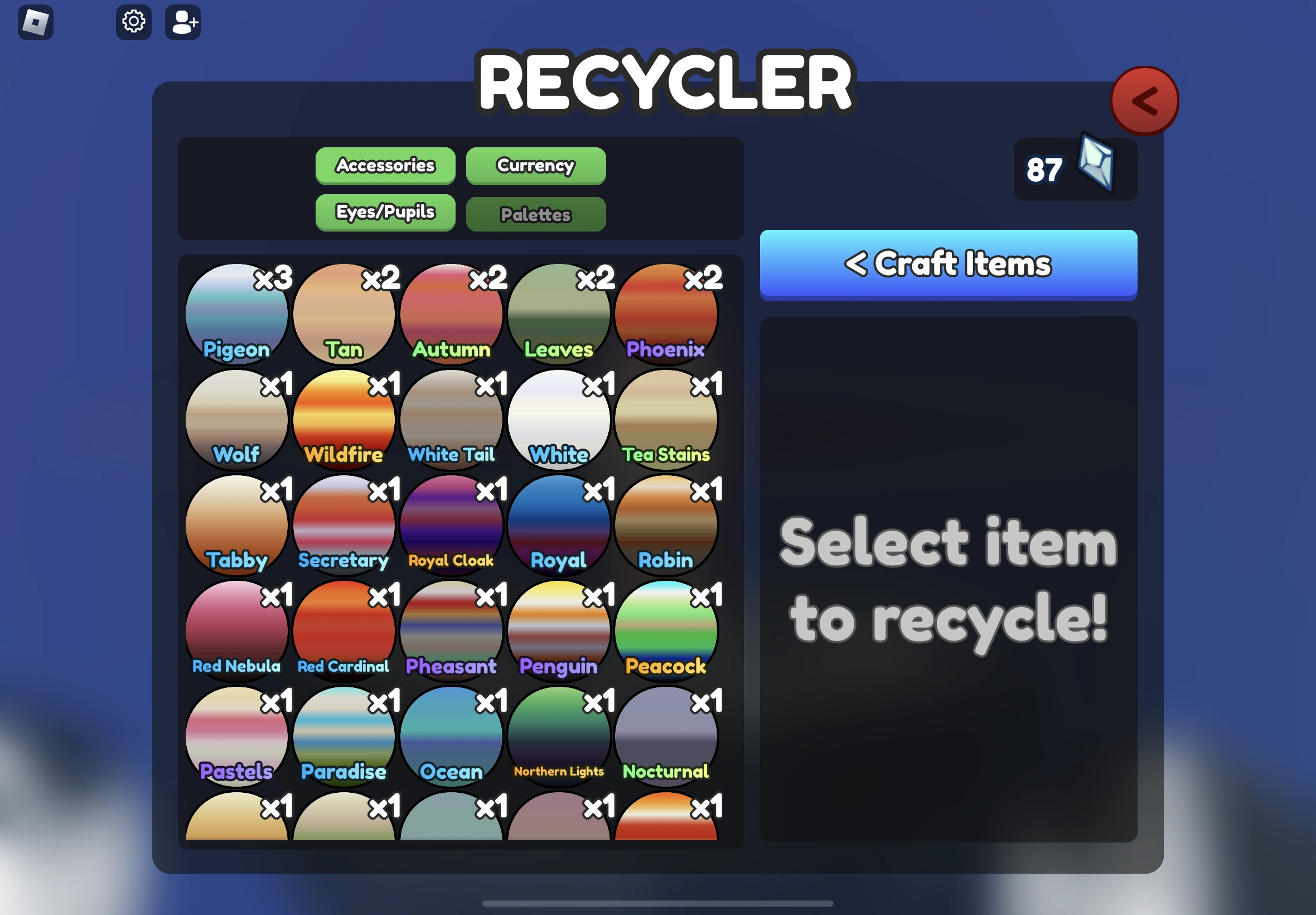
Task: Switch to the Eyes/Pupils category
Action: (385, 212)
